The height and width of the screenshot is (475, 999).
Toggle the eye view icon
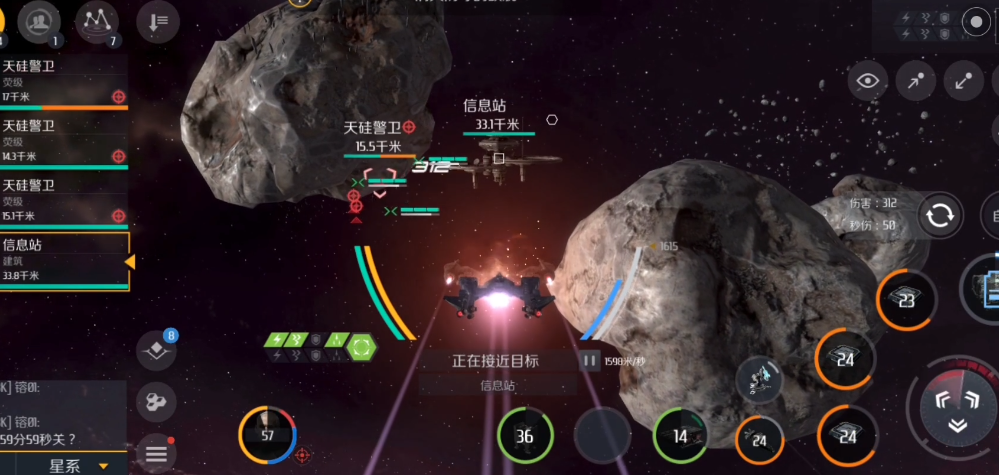868,82
